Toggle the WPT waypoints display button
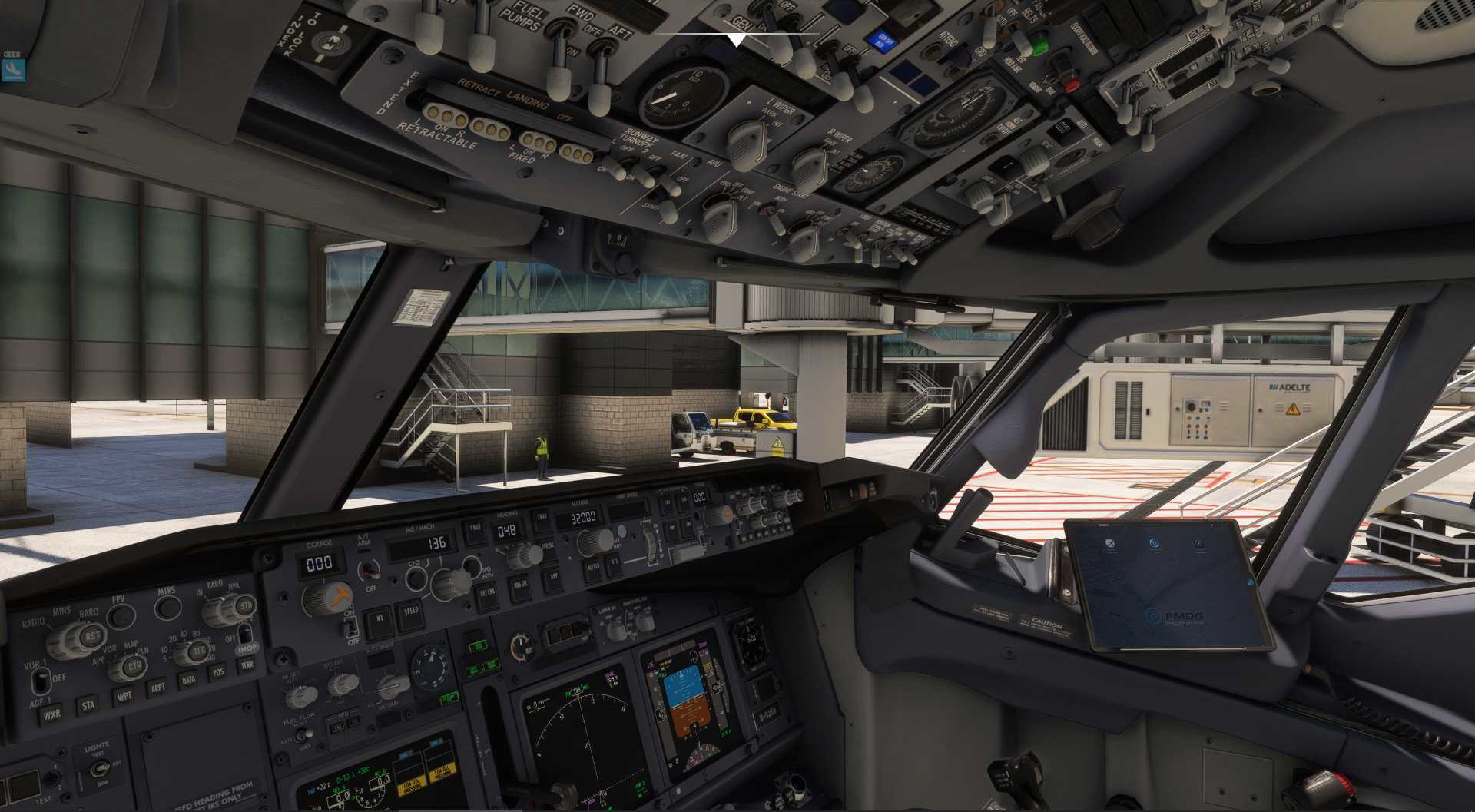Screen dimensions: 1475x812 pyautogui.click(x=123, y=696)
